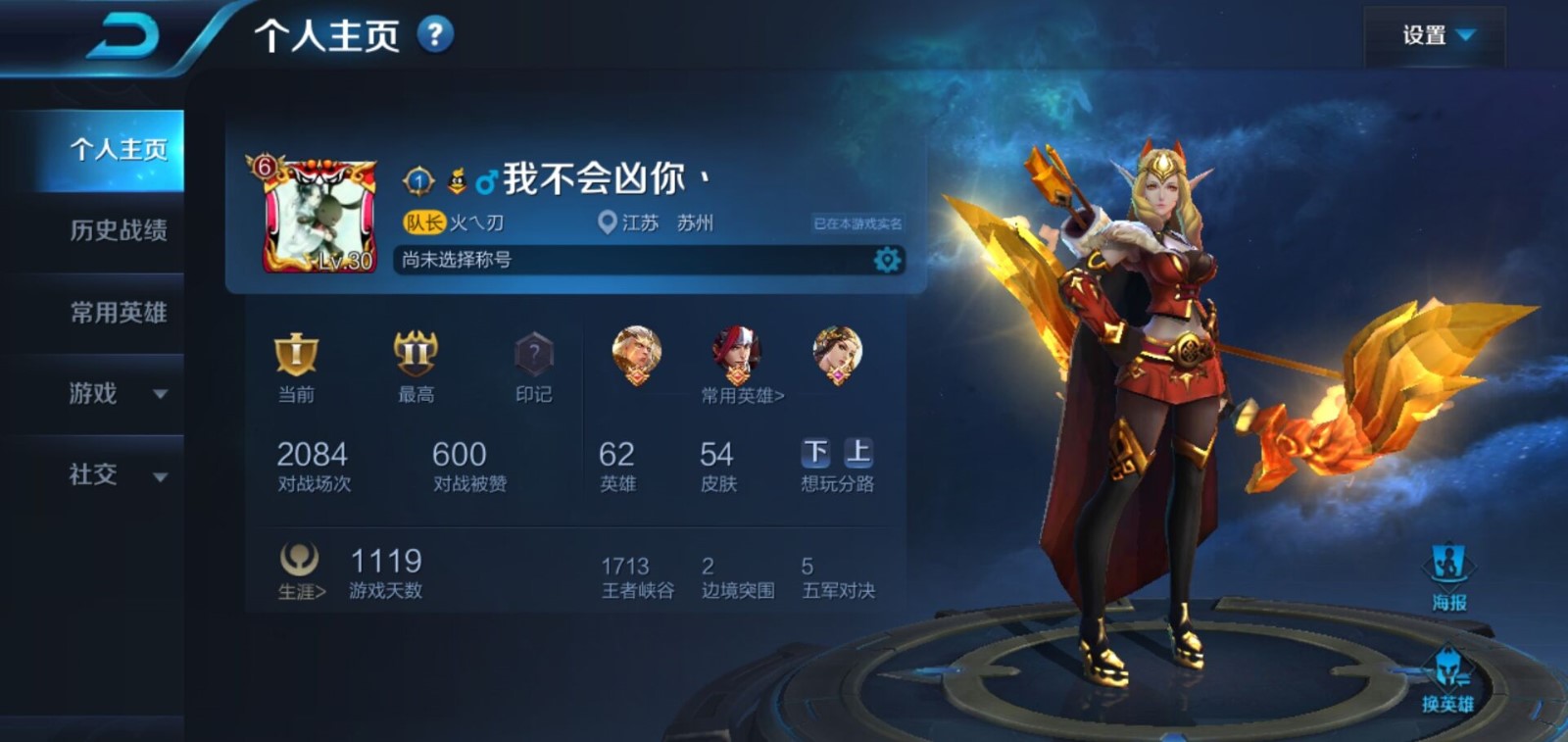Open the 生涯 career link
Viewport: 1568px width, 742px height.
pyautogui.click(x=300, y=571)
